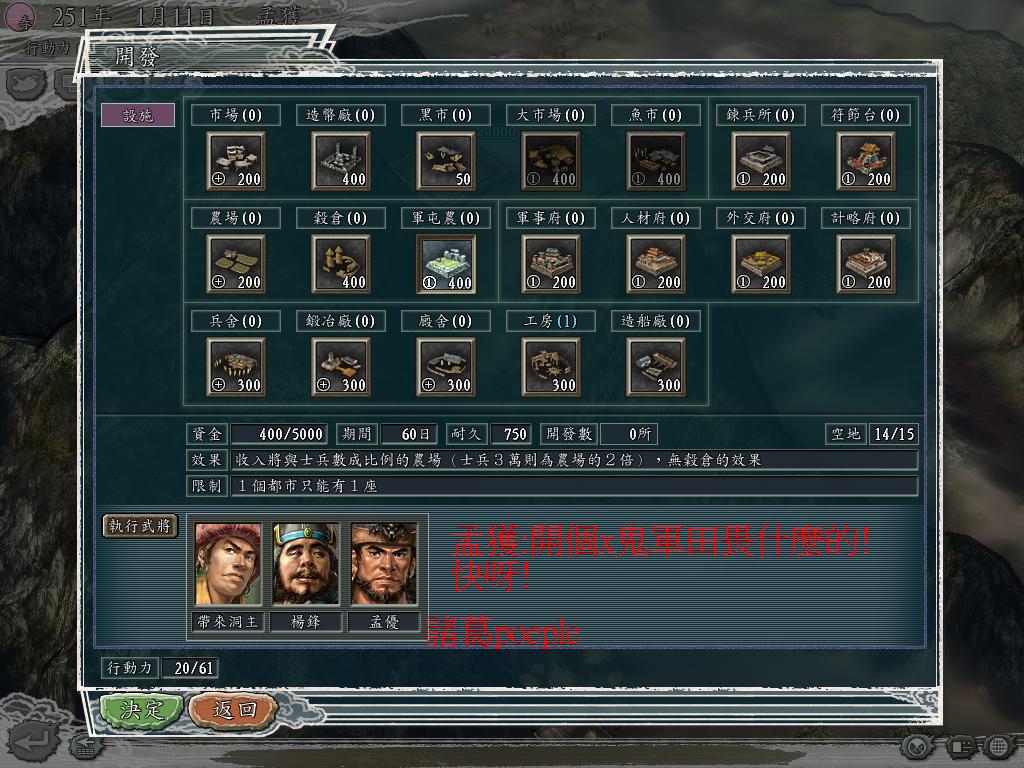Choose the 穀倉 granary icon
The image size is (1024, 768).
coord(341,264)
